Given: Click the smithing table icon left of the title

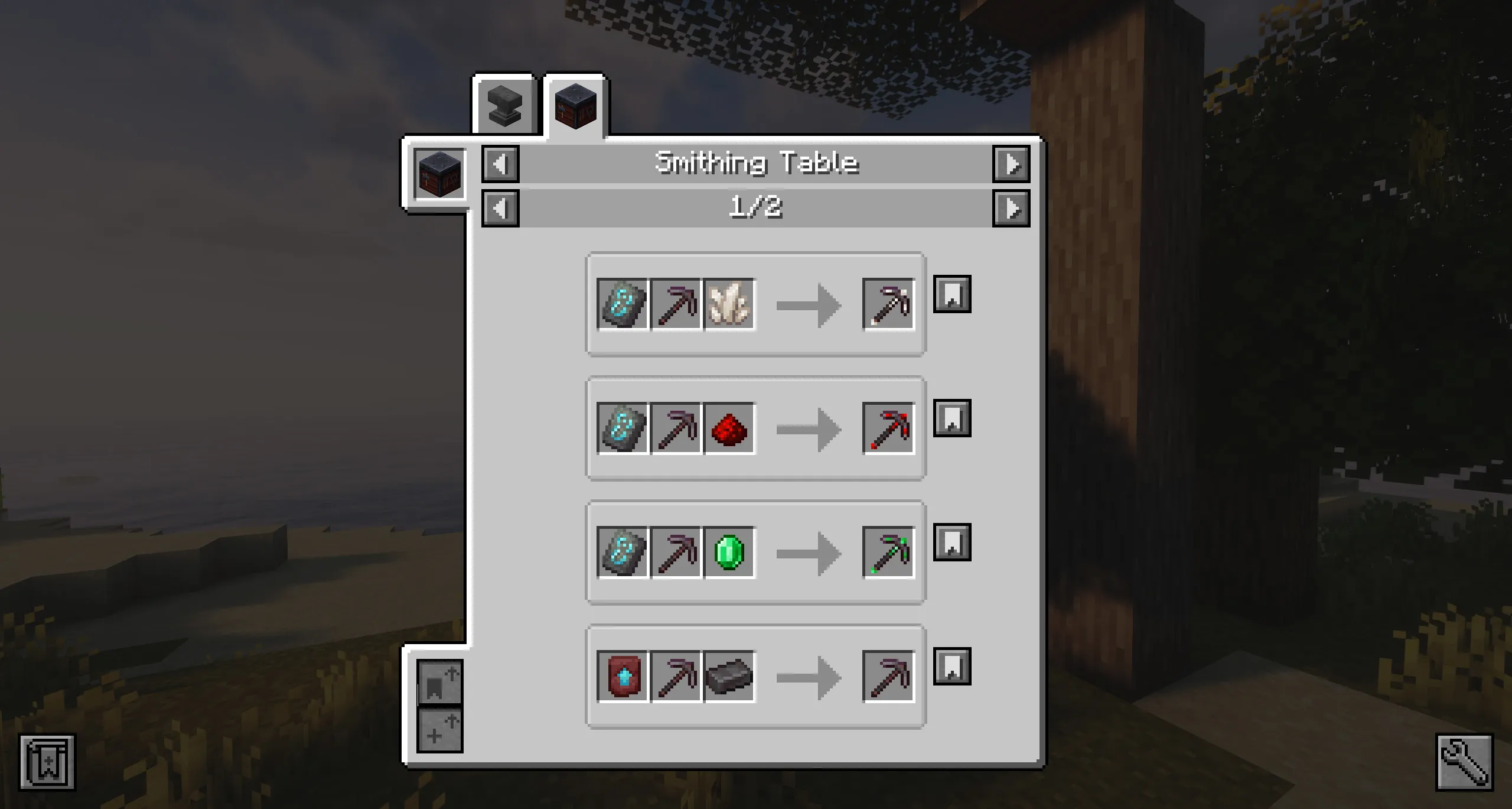Looking at the screenshot, I should click(439, 173).
